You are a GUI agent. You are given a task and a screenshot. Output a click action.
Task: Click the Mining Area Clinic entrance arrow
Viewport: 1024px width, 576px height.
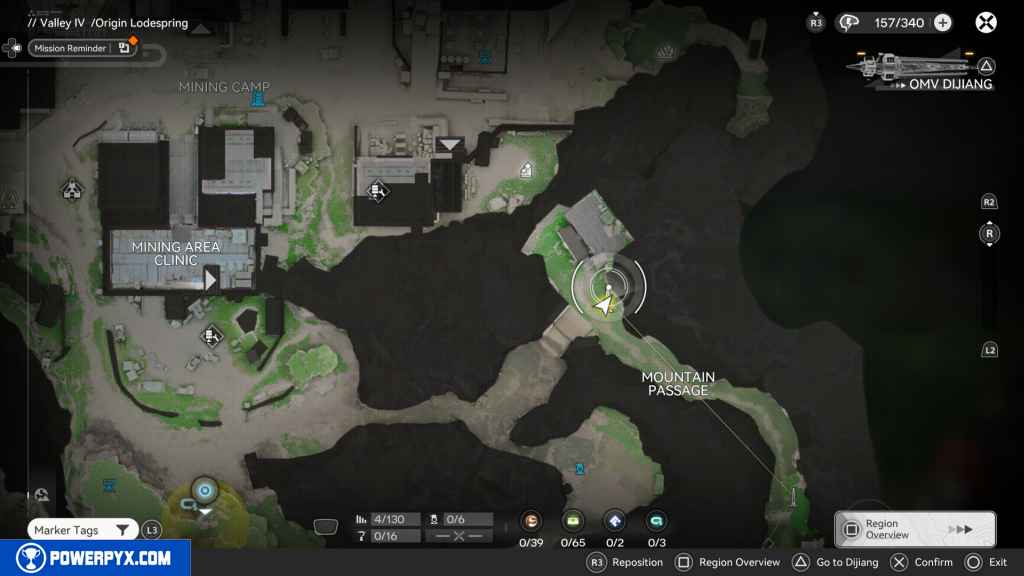(x=211, y=279)
